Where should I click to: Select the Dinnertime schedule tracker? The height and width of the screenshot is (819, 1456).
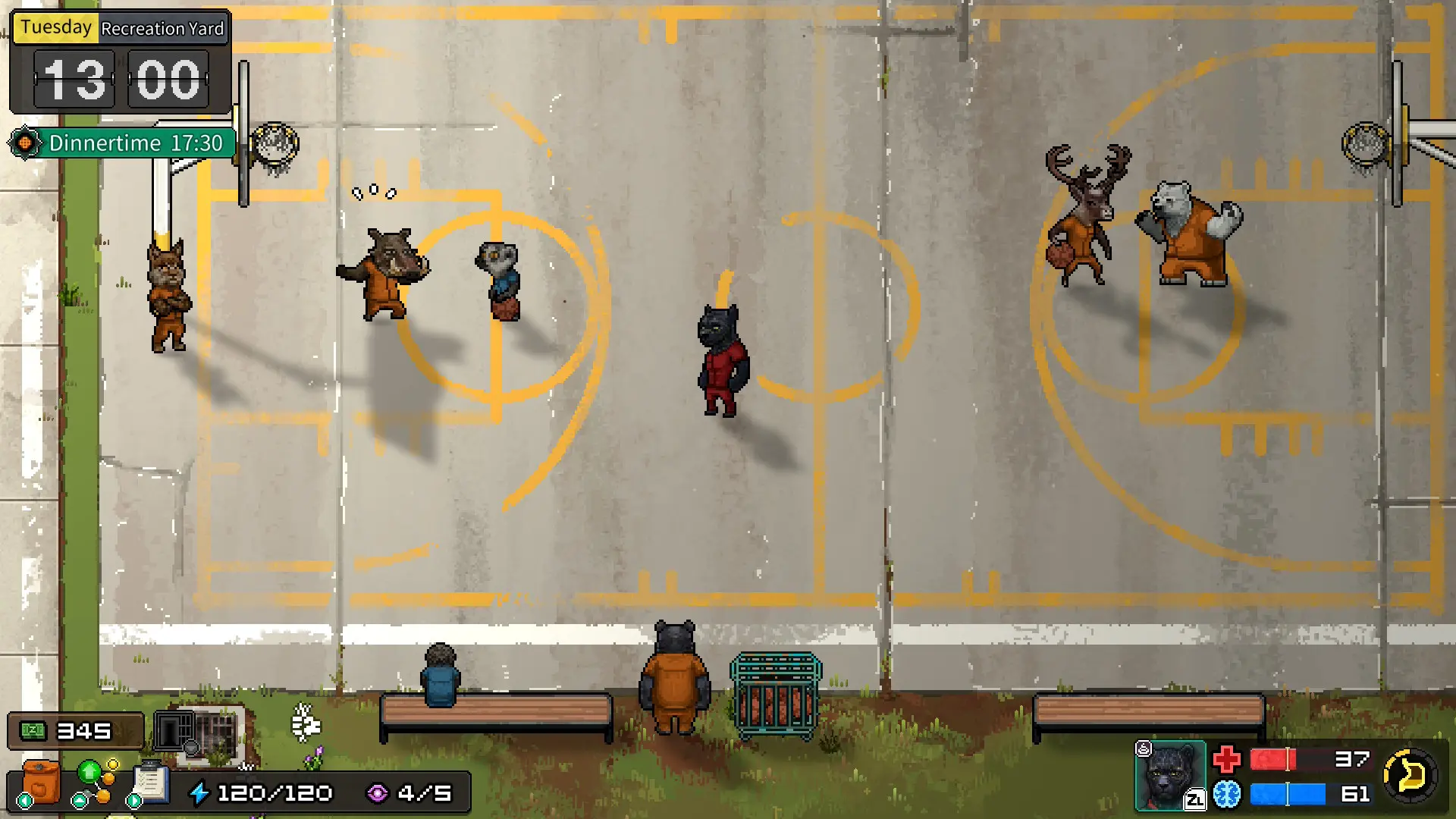click(x=123, y=143)
